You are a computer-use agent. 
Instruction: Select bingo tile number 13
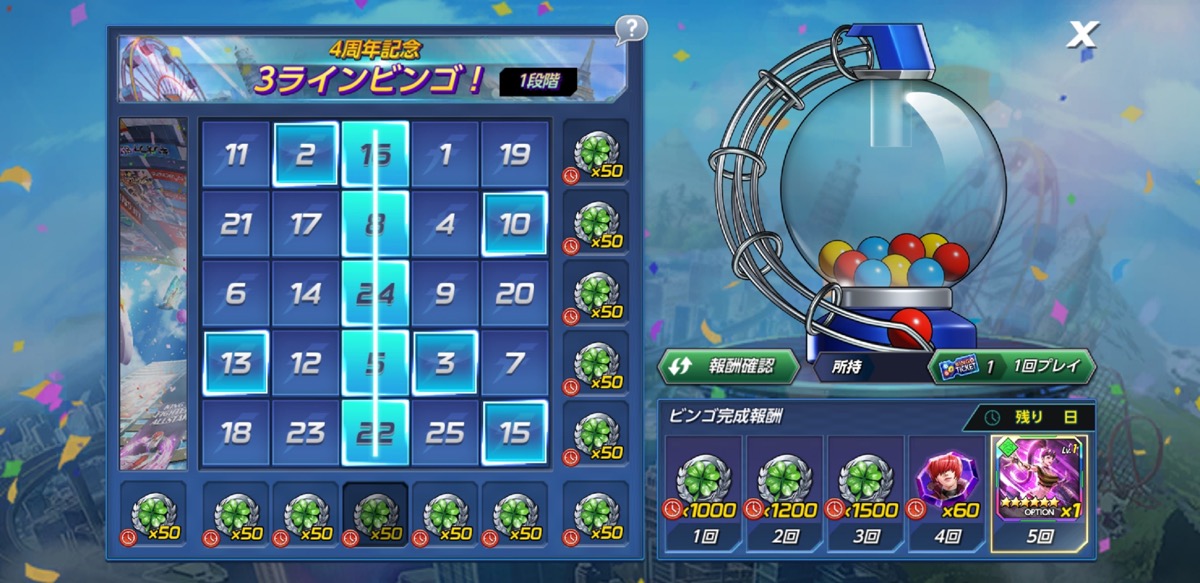[236, 363]
